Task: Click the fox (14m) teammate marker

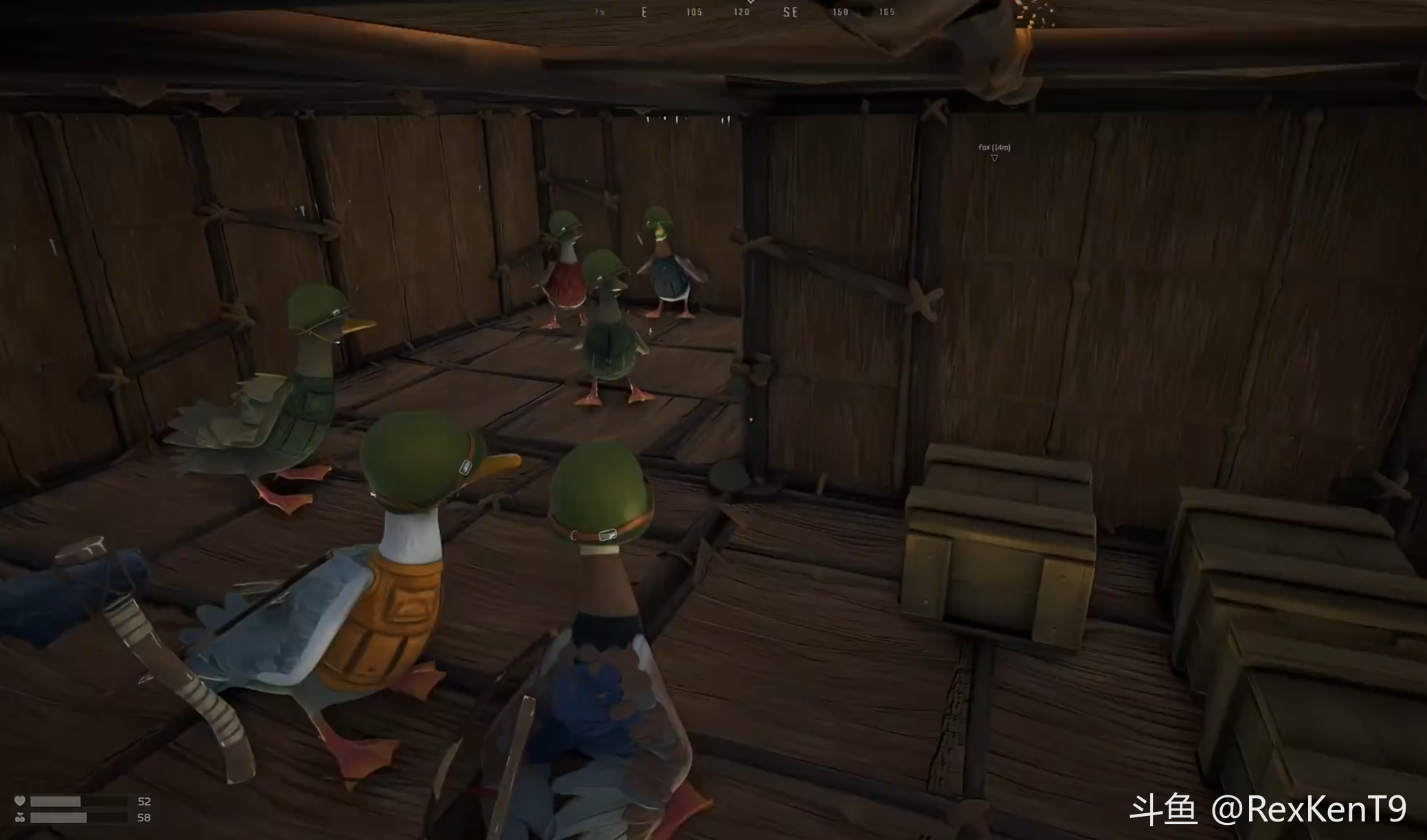Action: coord(994,152)
